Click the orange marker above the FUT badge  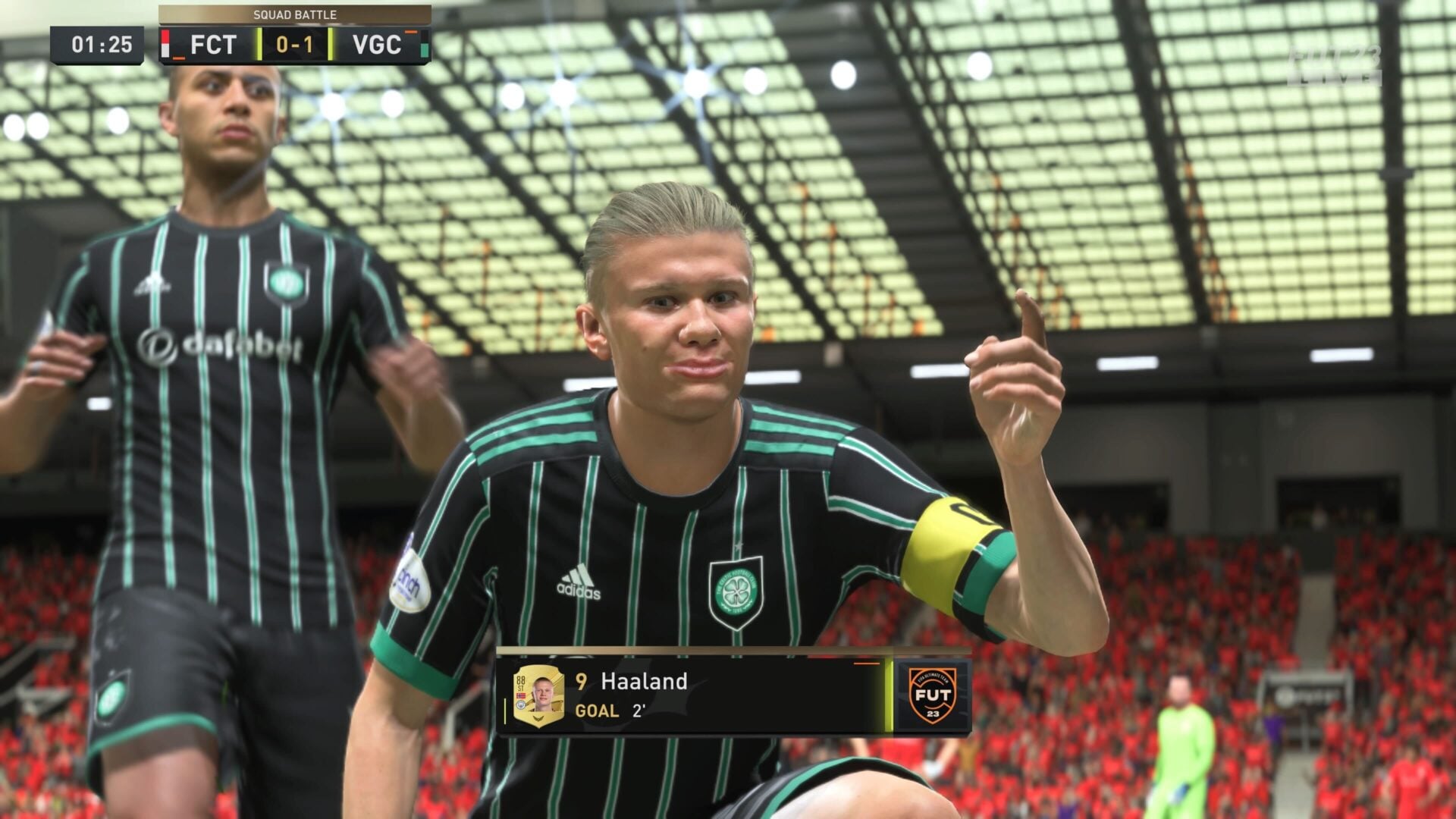(865, 664)
